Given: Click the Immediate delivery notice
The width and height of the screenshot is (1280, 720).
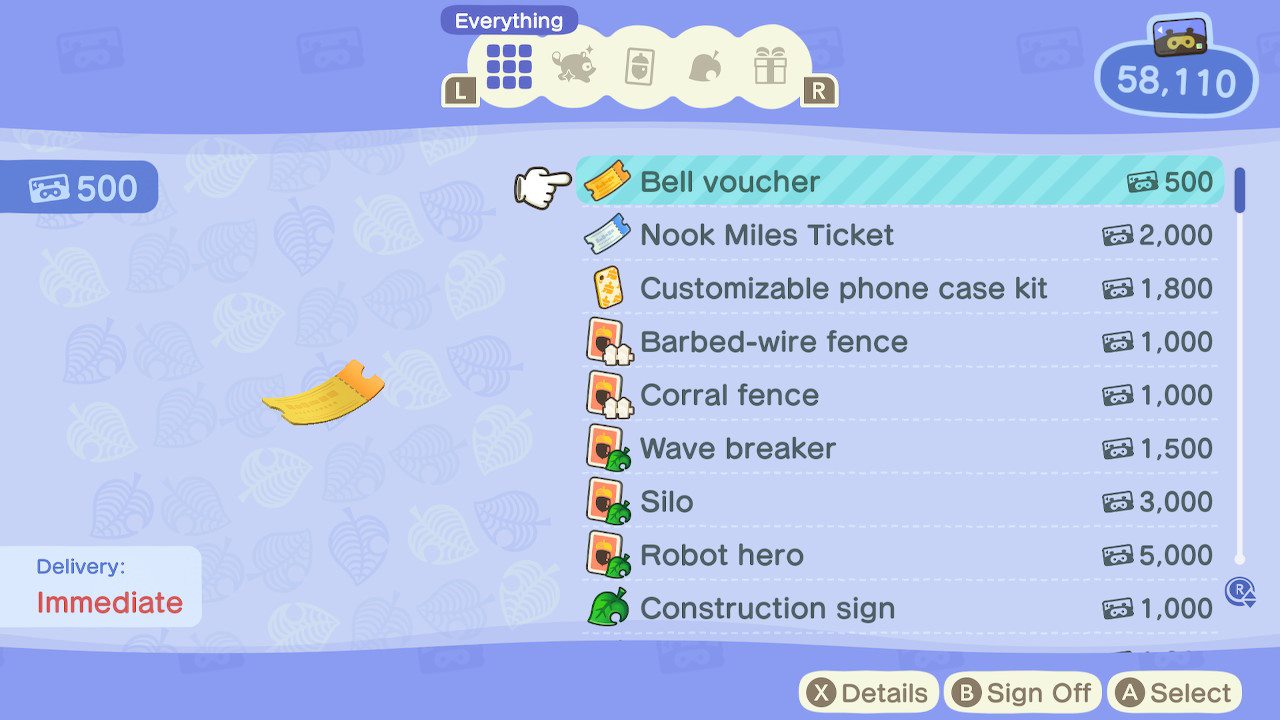Looking at the screenshot, I should pyautogui.click(x=100, y=586).
